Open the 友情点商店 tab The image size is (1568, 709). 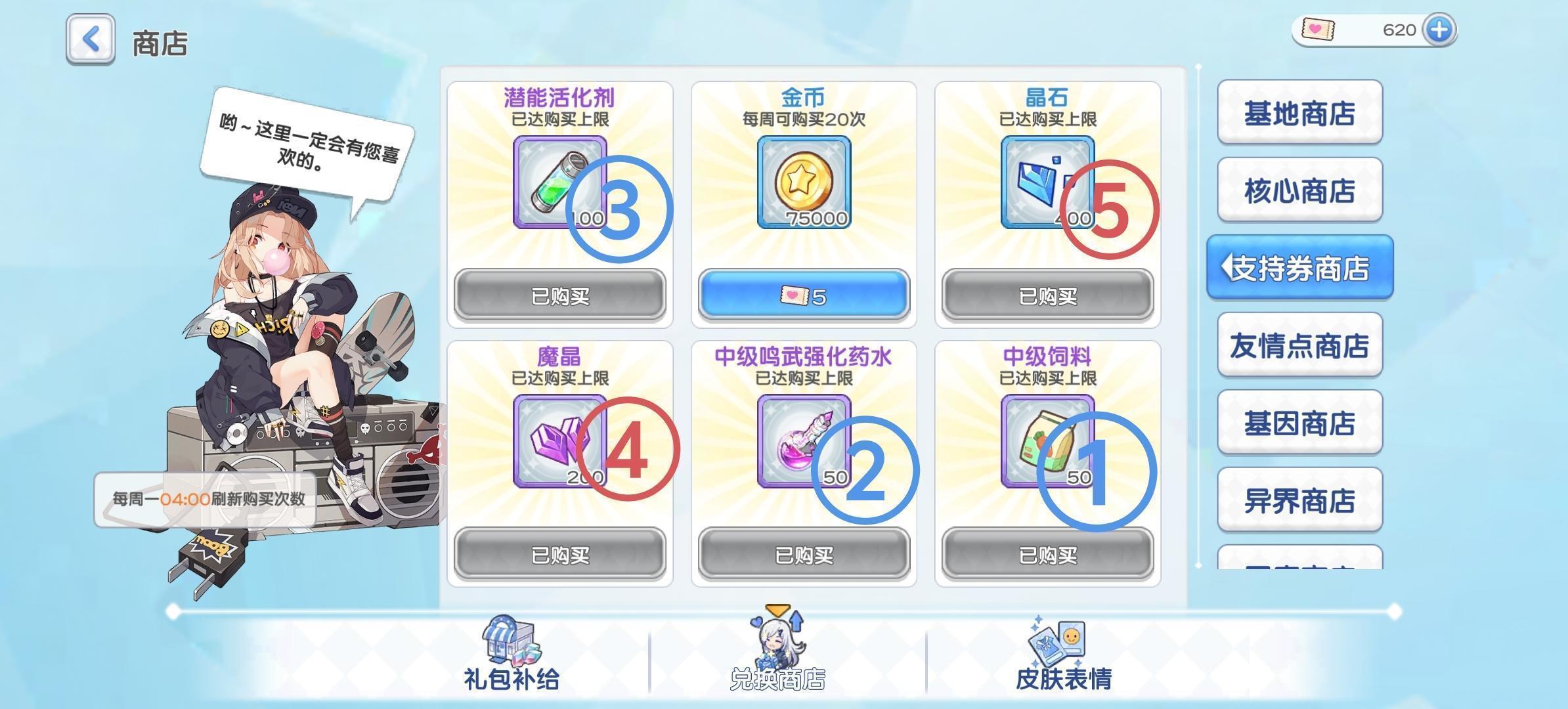1299,347
